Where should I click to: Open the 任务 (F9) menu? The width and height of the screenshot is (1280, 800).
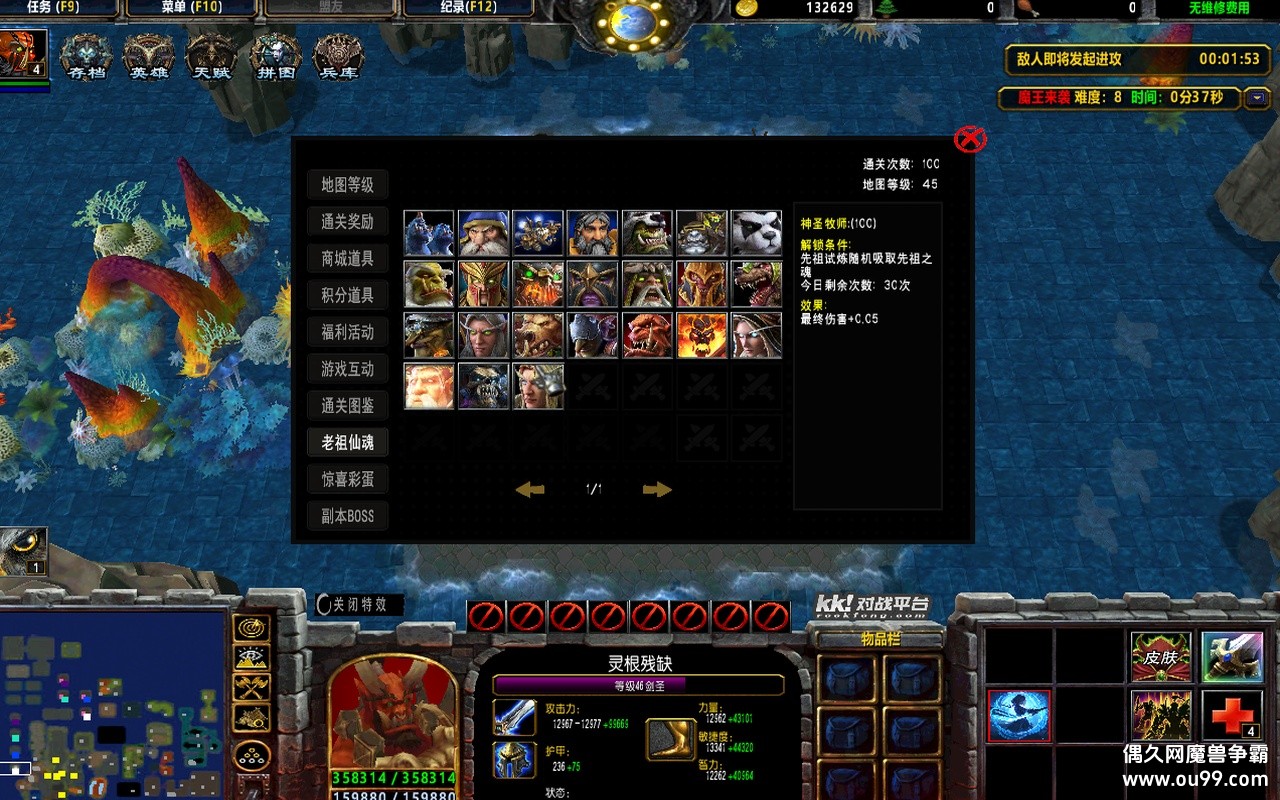55,8
